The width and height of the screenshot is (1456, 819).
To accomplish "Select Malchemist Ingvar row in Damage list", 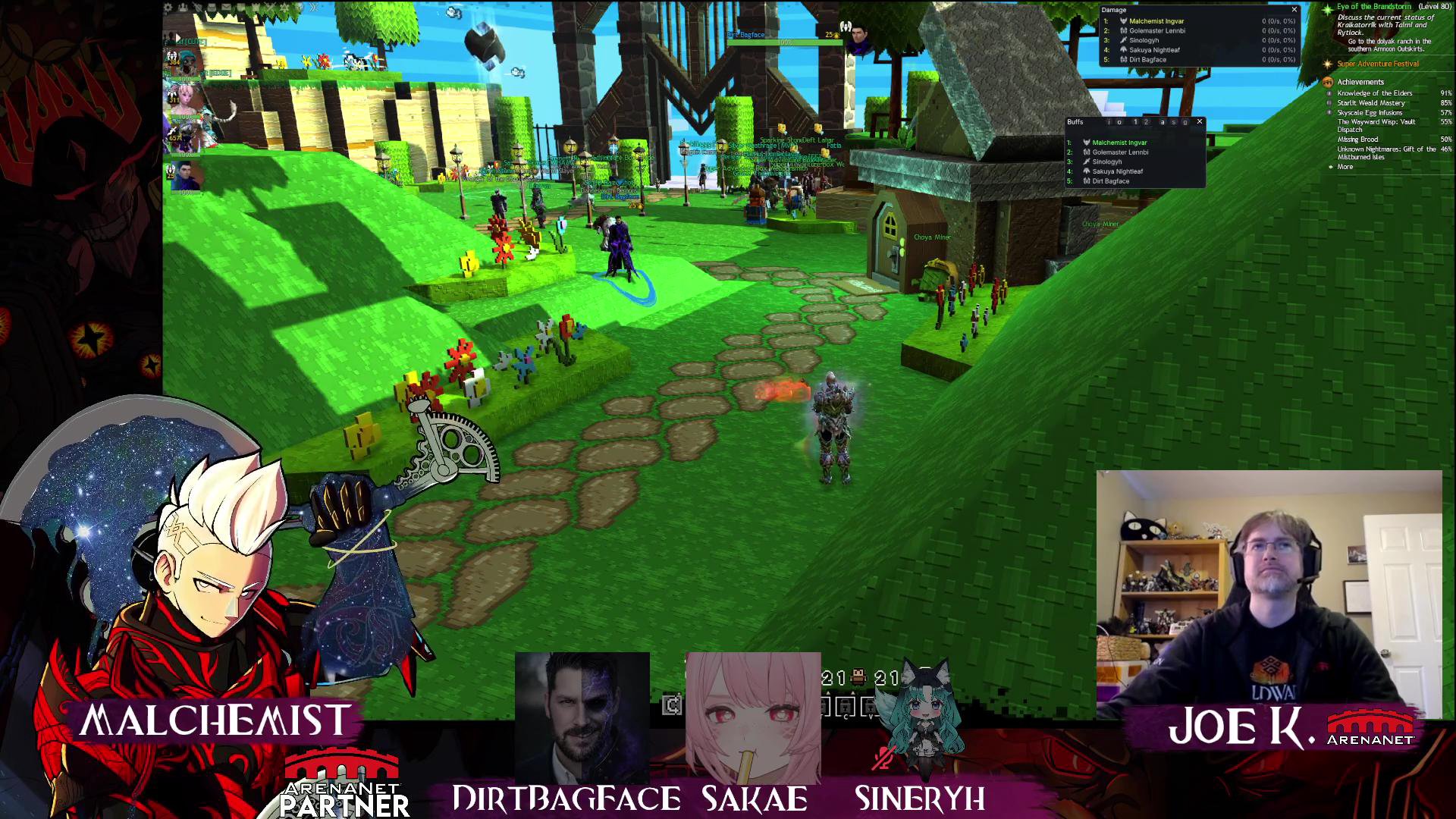I will tap(1156, 21).
